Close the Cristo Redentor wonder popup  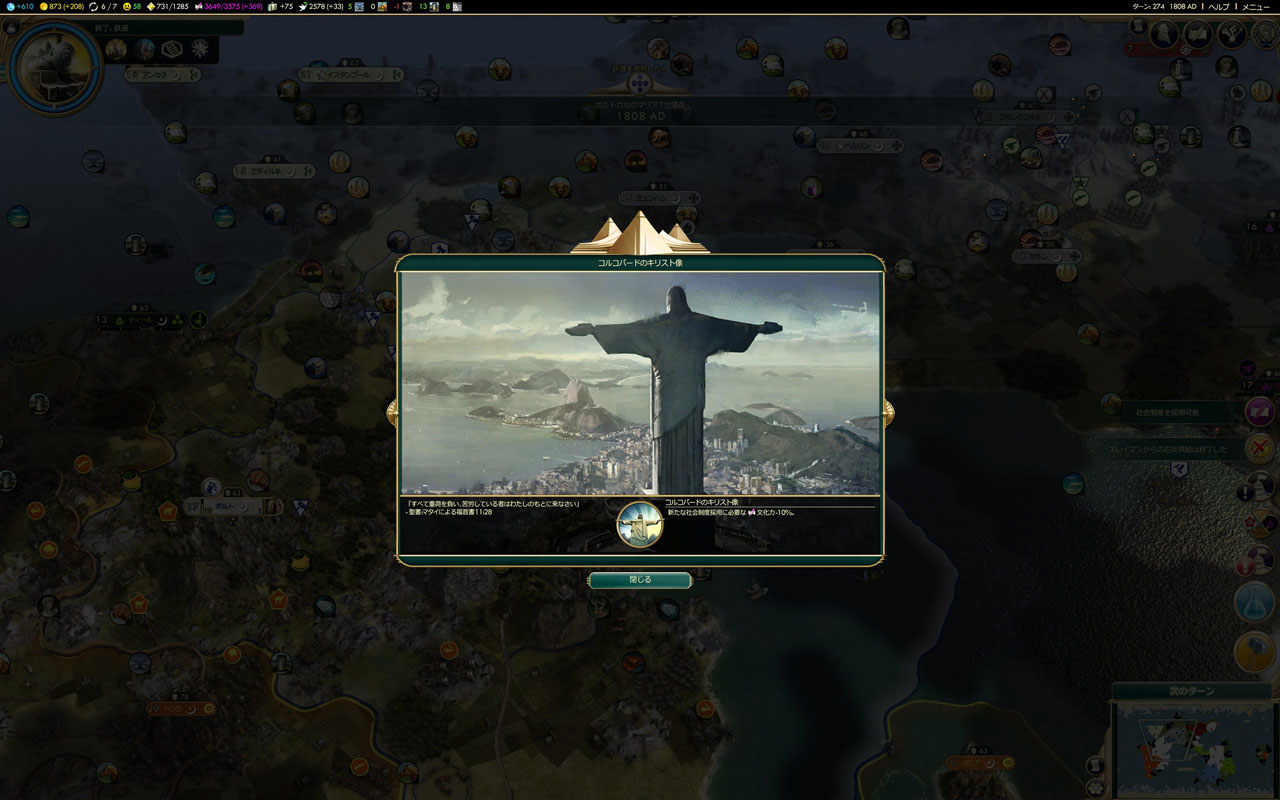point(639,580)
